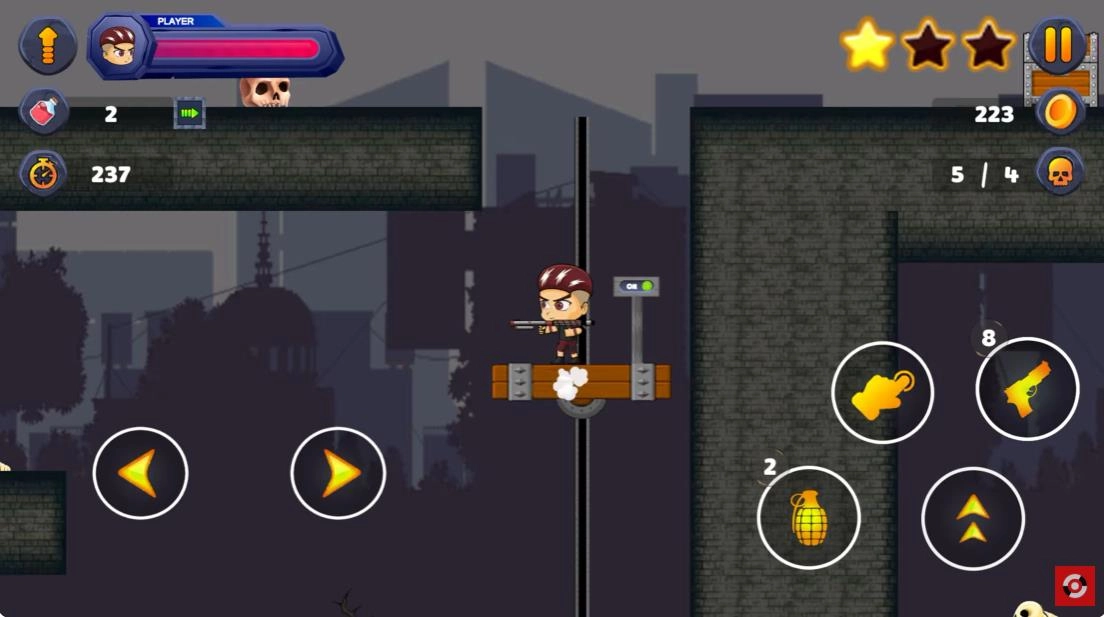The image size is (1104, 617).
Task: Tap the move right arrow button
Action: [x=338, y=473]
